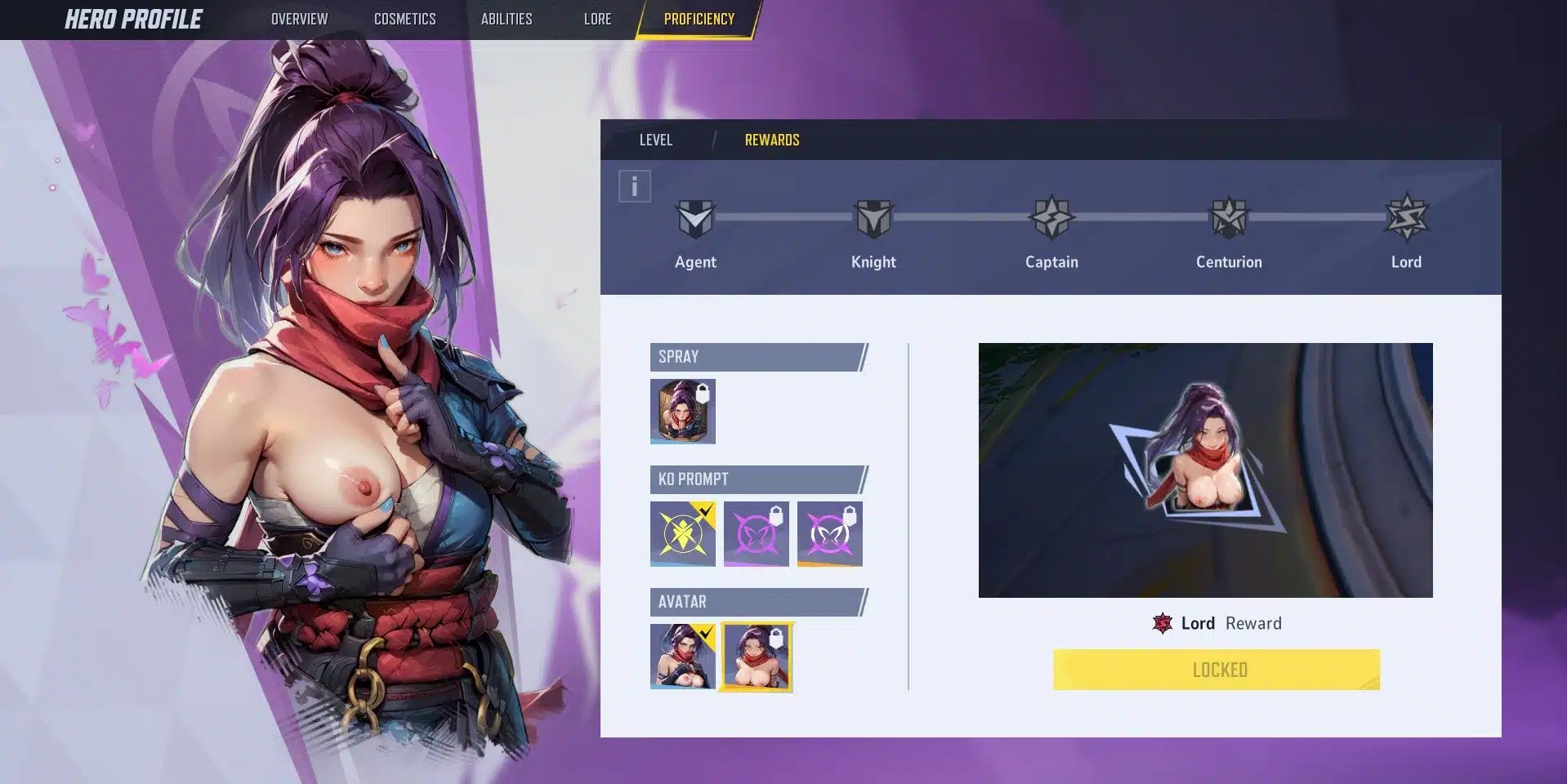
Task: Select the Proficiency tab
Action: point(699,19)
